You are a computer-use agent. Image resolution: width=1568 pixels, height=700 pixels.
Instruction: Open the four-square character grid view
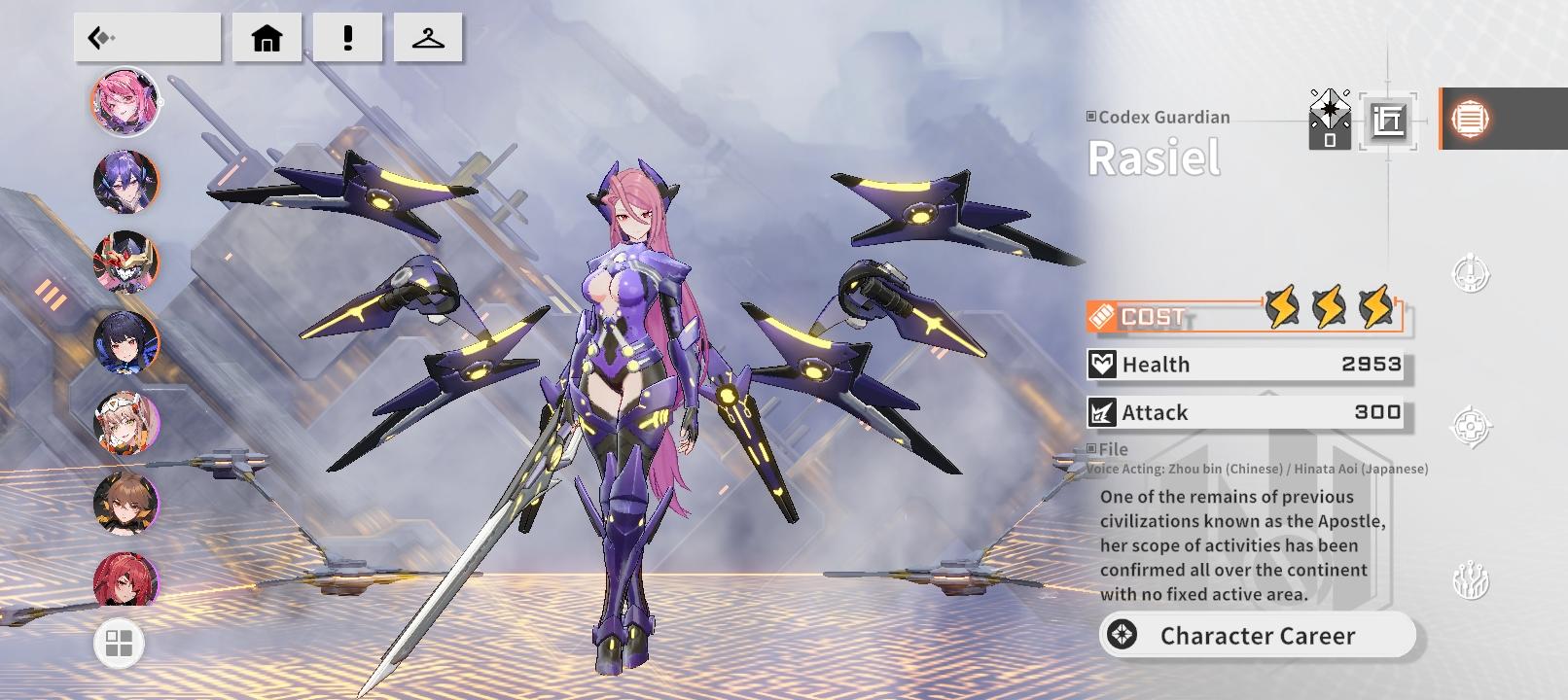click(x=119, y=644)
